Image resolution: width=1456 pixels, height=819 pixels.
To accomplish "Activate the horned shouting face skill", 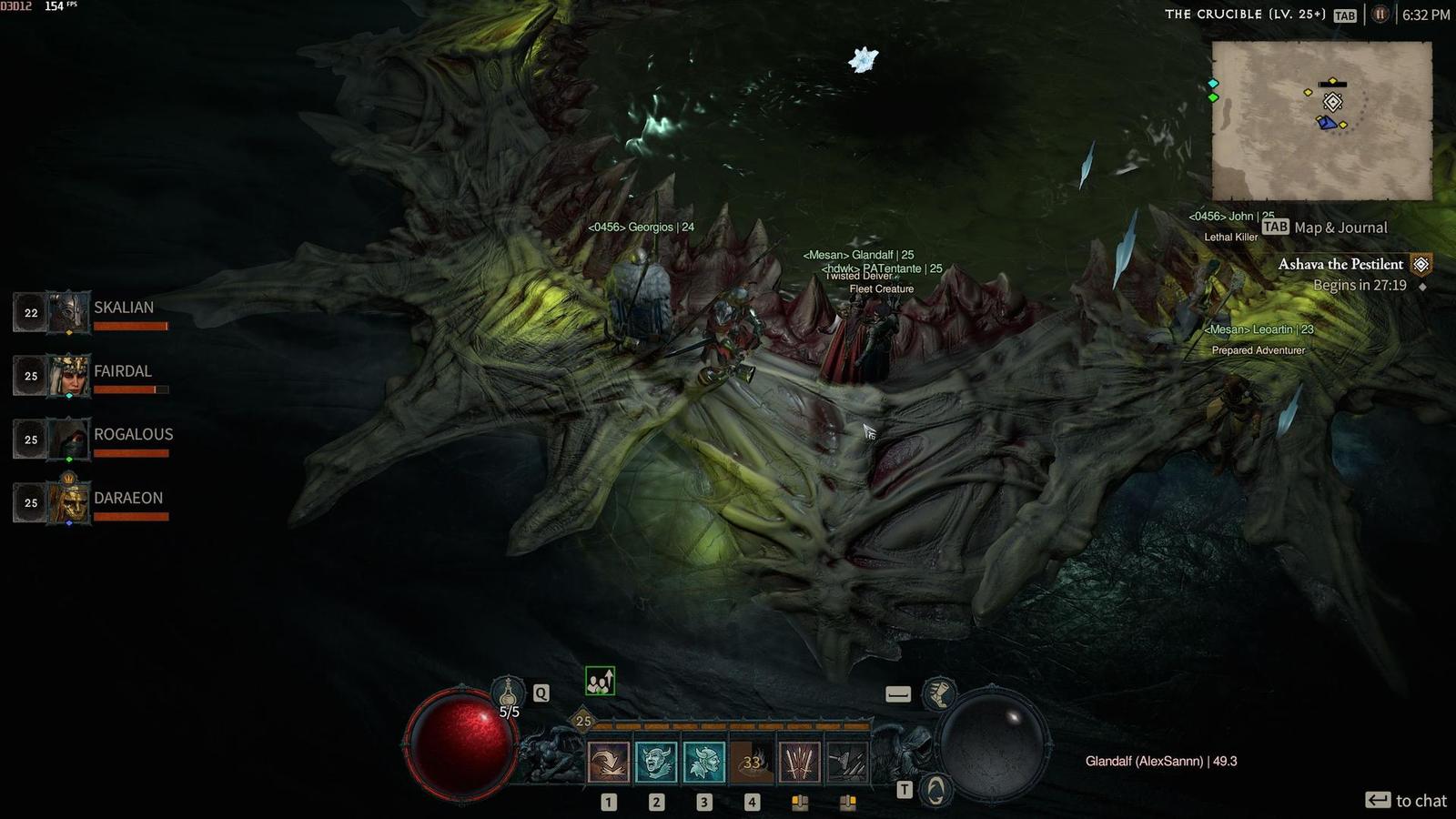I will [656, 762].
